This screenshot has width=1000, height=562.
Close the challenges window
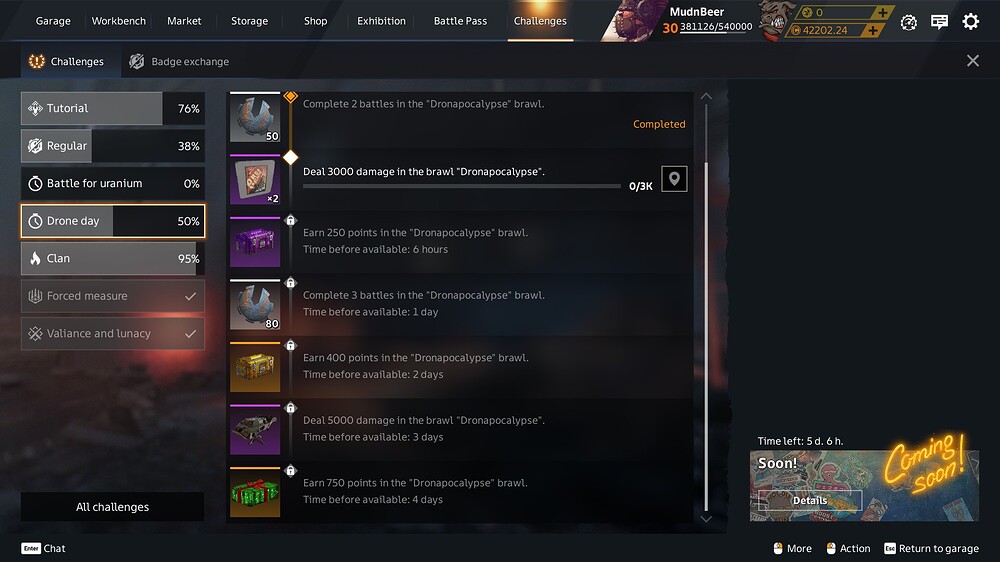(x=973, y=61)
